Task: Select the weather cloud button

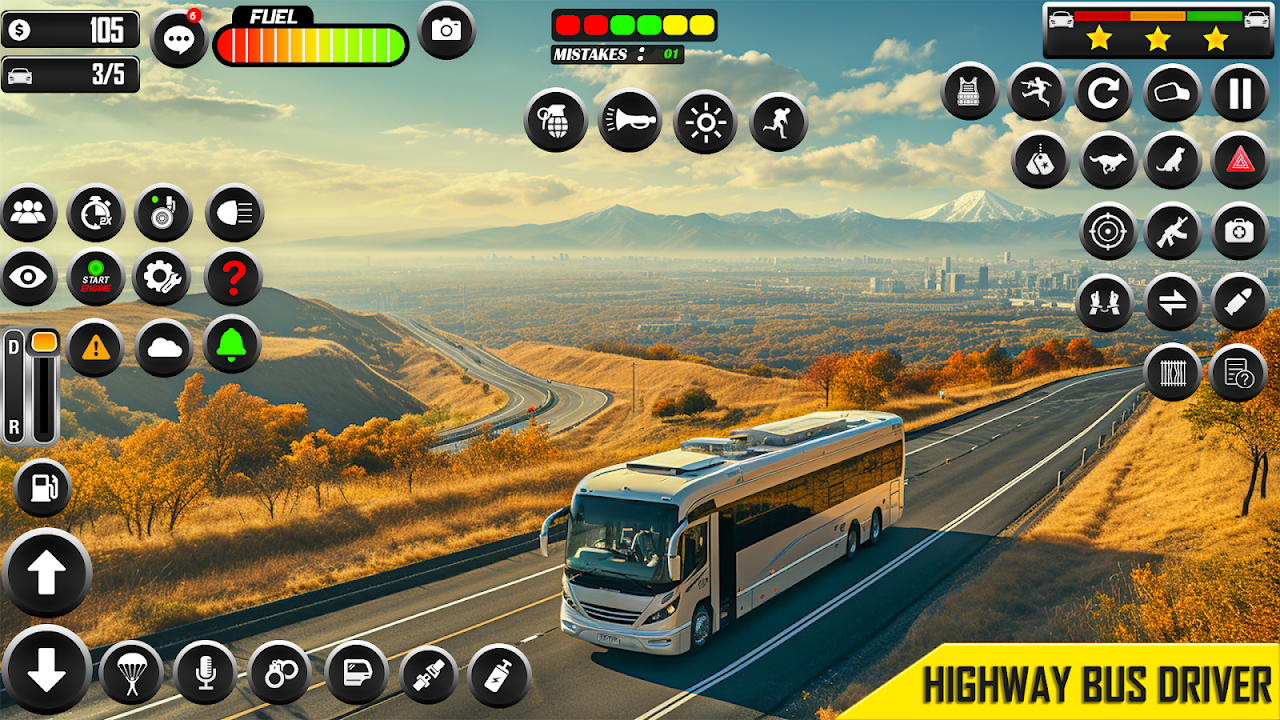Action: coord(164,347)
